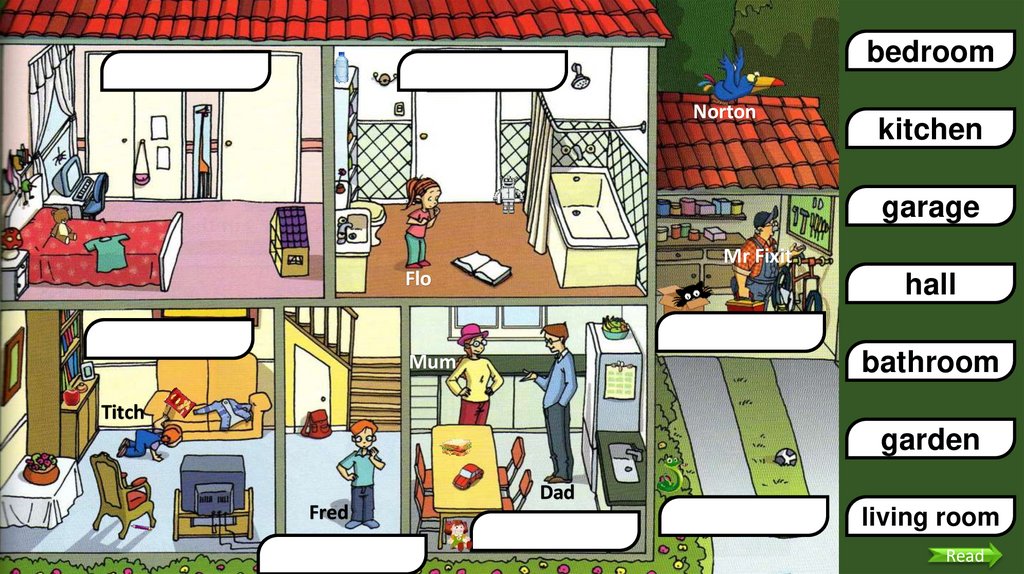Select the hall word label
The width and height of the screenshot is (1024, 574).
coord(930,284)
